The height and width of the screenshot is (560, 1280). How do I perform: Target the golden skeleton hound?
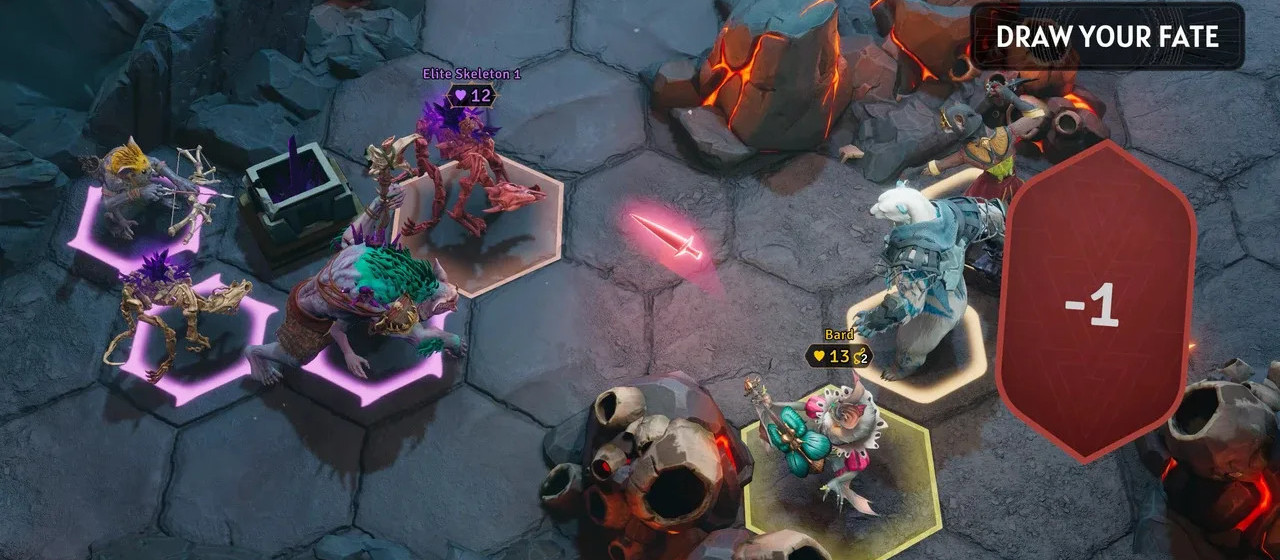(x=180, y=310)
